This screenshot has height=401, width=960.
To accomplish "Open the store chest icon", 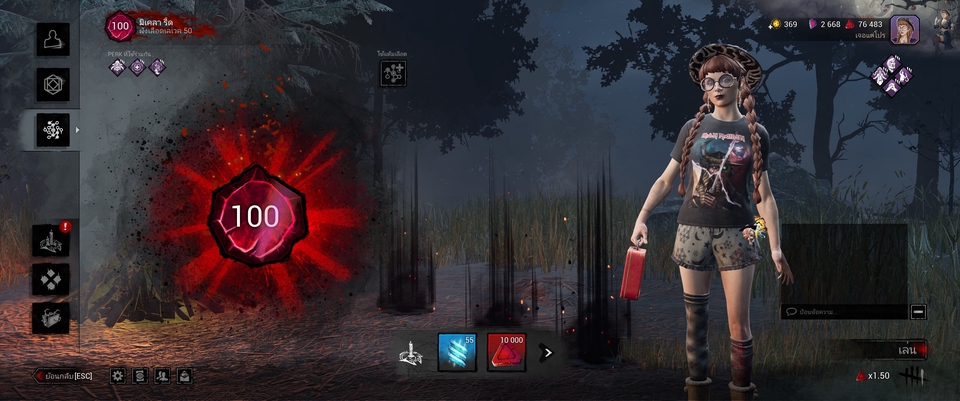I will [51, 318].
